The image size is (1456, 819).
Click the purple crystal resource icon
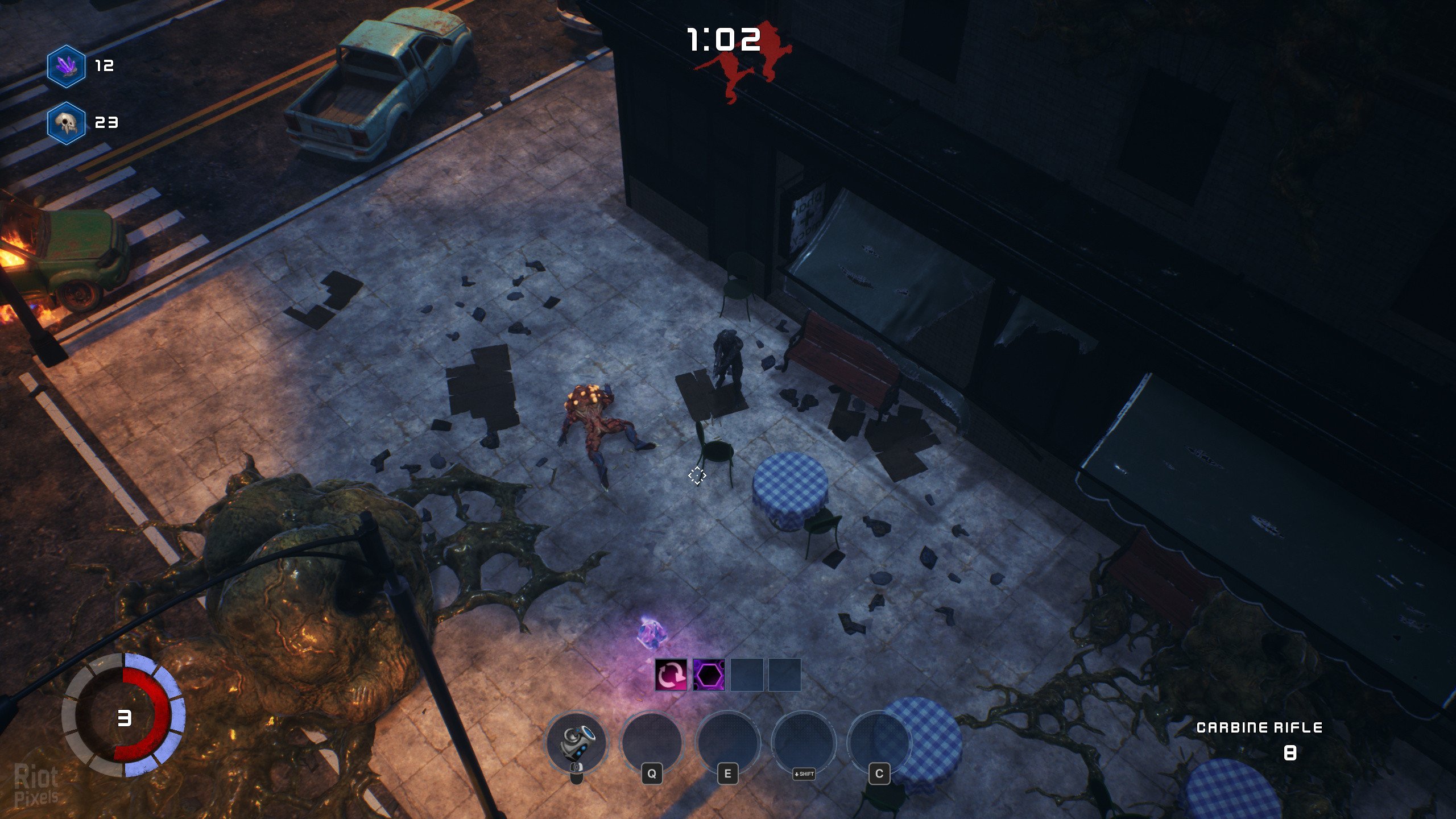tap(67, 66)
